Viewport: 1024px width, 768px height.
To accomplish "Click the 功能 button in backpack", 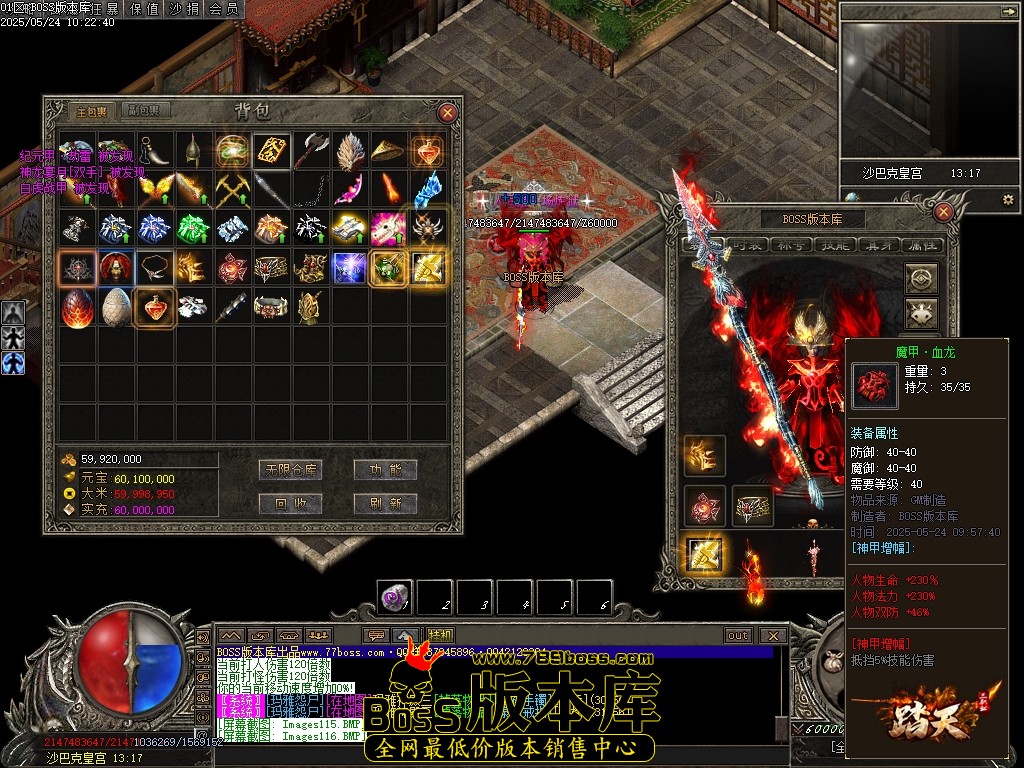I will [385, 470].
